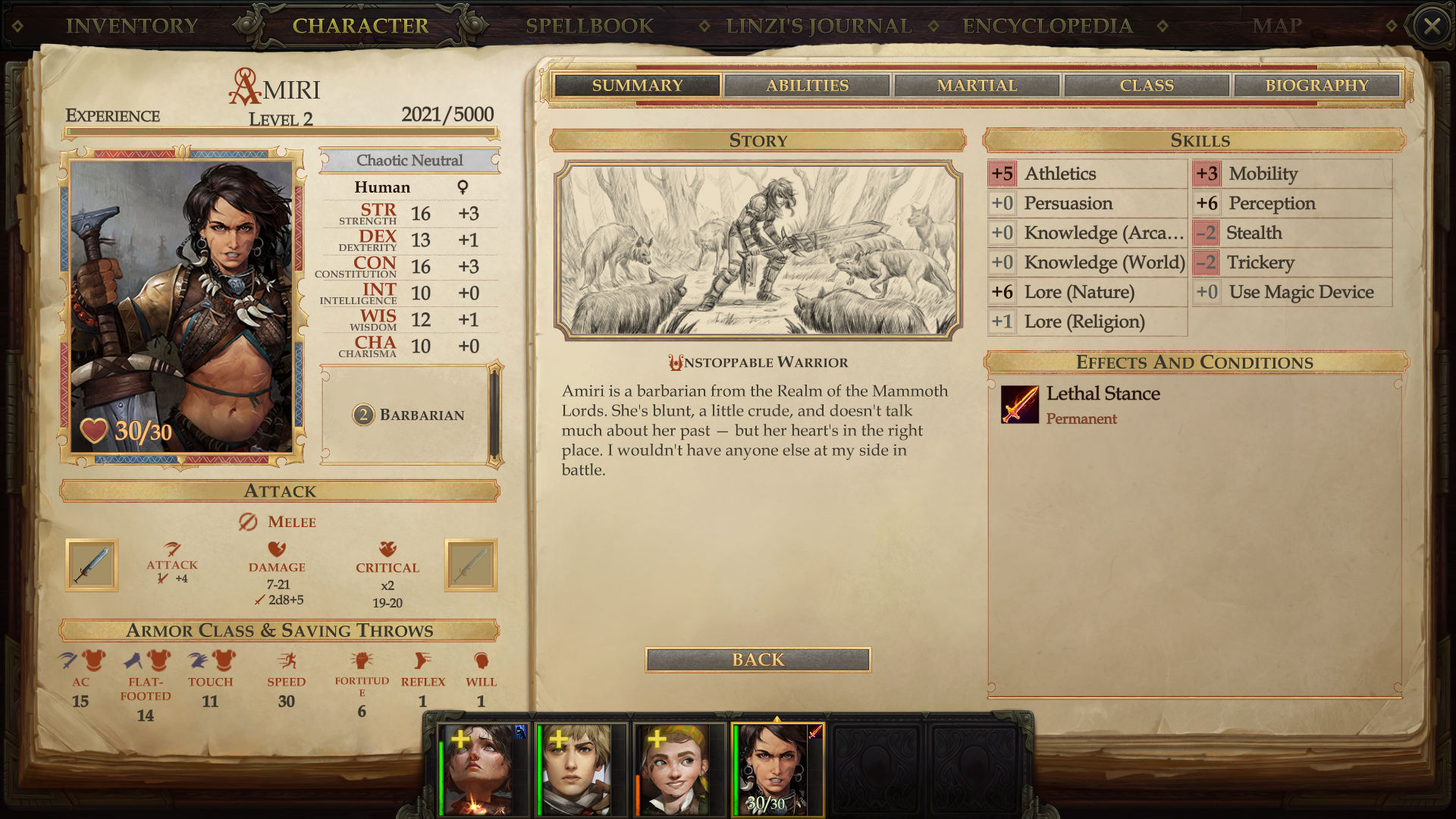Switch to the Spellbook tab

tap(589, 26)
